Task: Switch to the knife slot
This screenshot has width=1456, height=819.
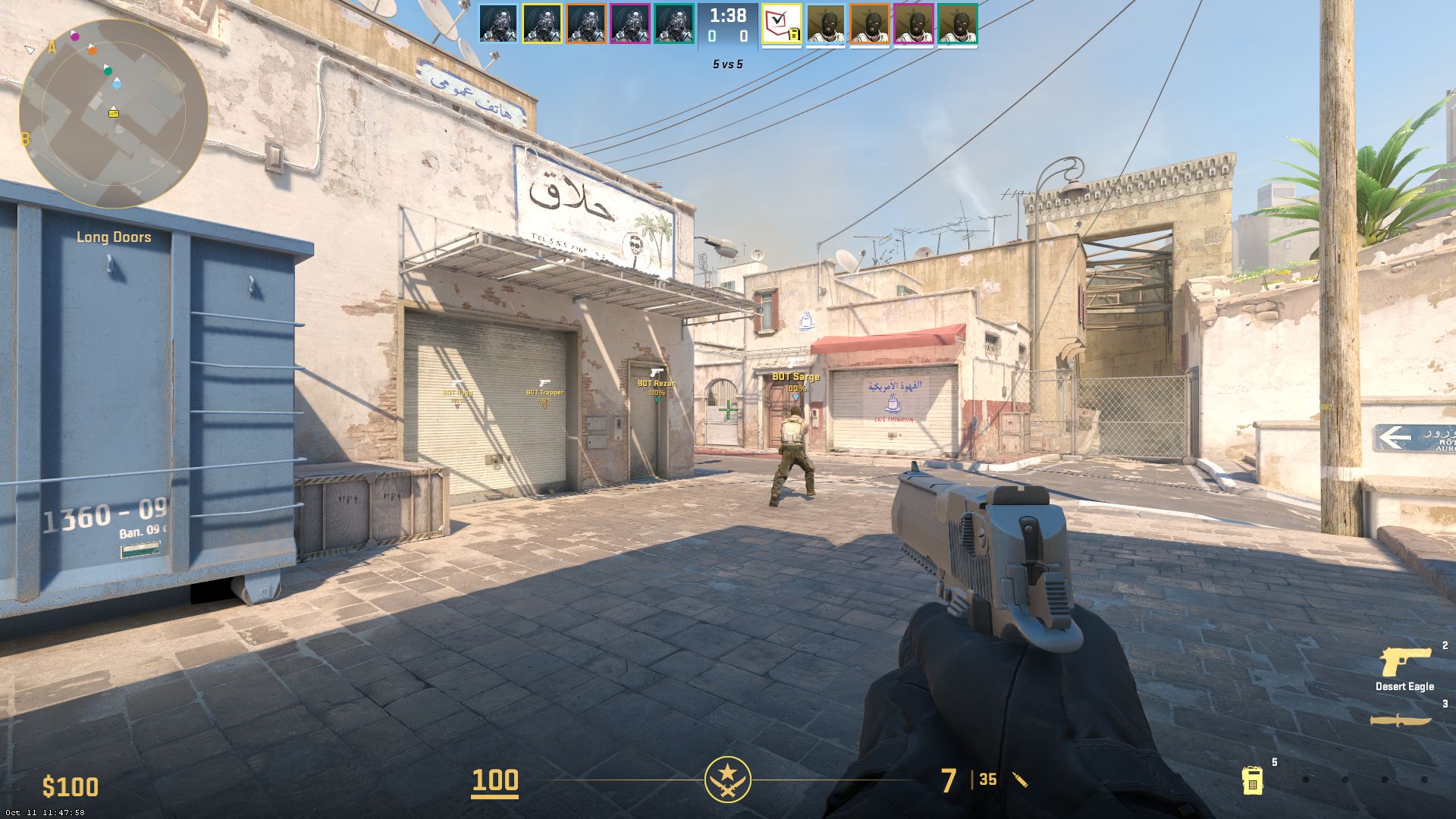Action: pyautogui.click(x=1401, y=720)
